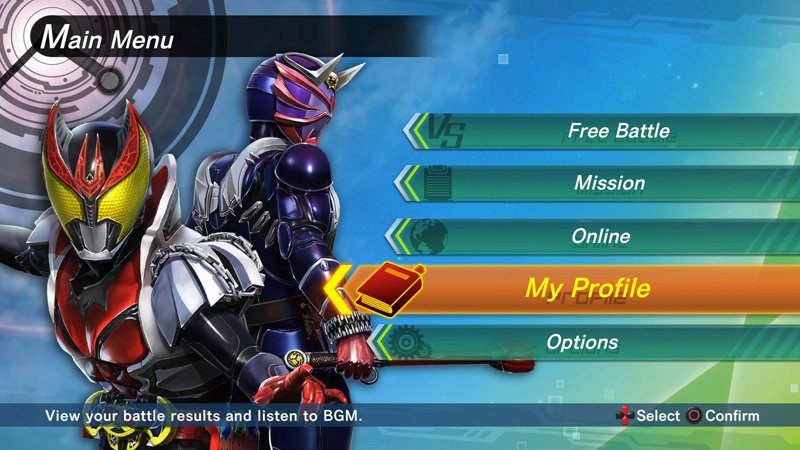Enter the My Profile section
This screenshot has height=450, width=800.
tap(588, 290)
